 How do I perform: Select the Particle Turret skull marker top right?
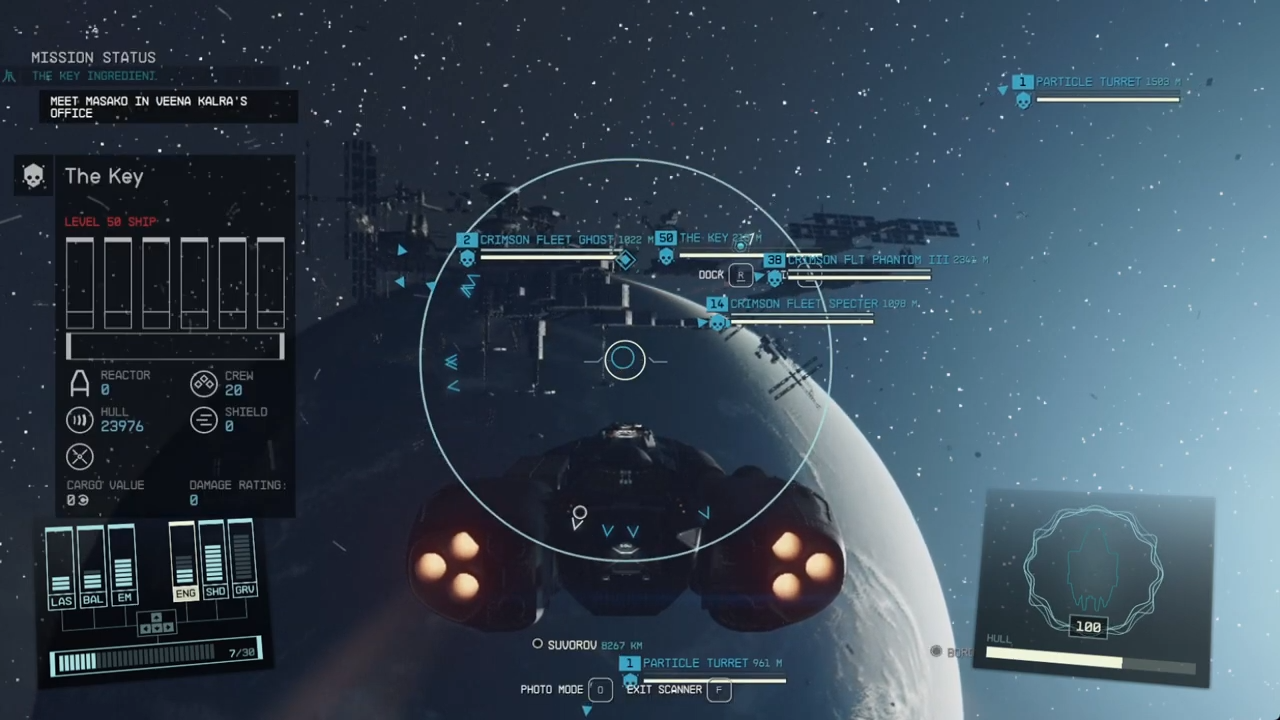pyautogui.click(x=1022, y=100)
